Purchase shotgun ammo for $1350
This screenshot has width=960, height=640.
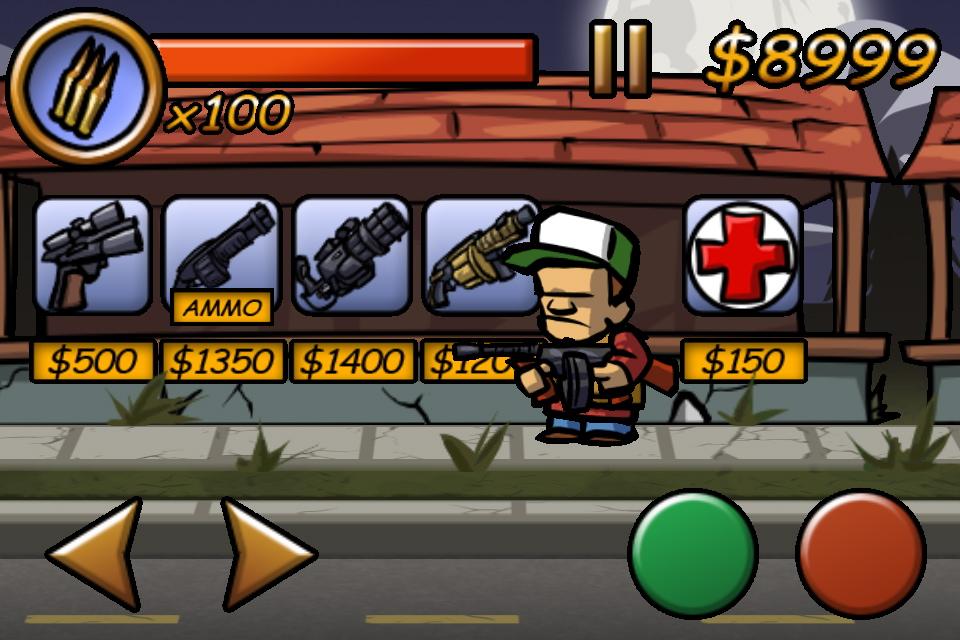(x=221, y=255)
